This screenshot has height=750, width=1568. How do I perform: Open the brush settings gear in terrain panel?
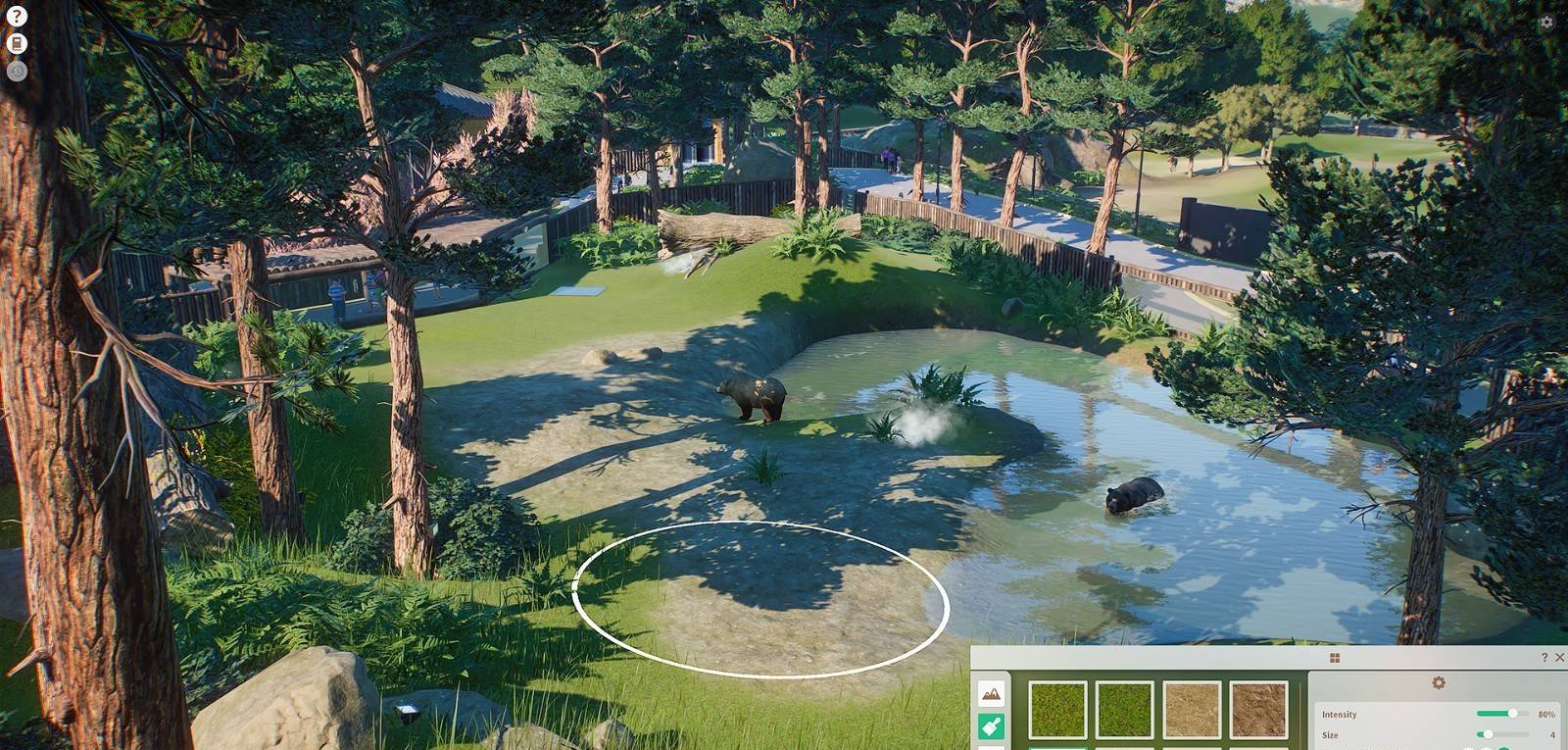tap(1436, 683)
